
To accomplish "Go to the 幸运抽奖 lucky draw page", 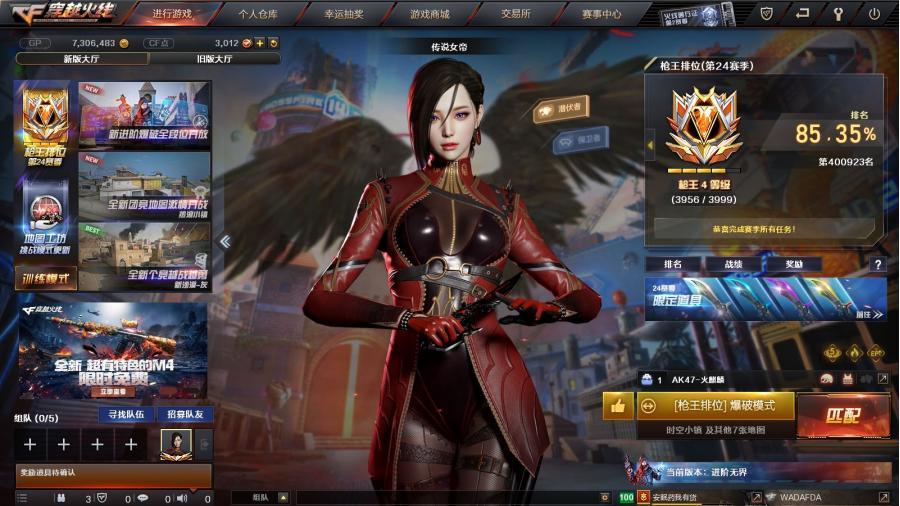I will pos(344,14).
